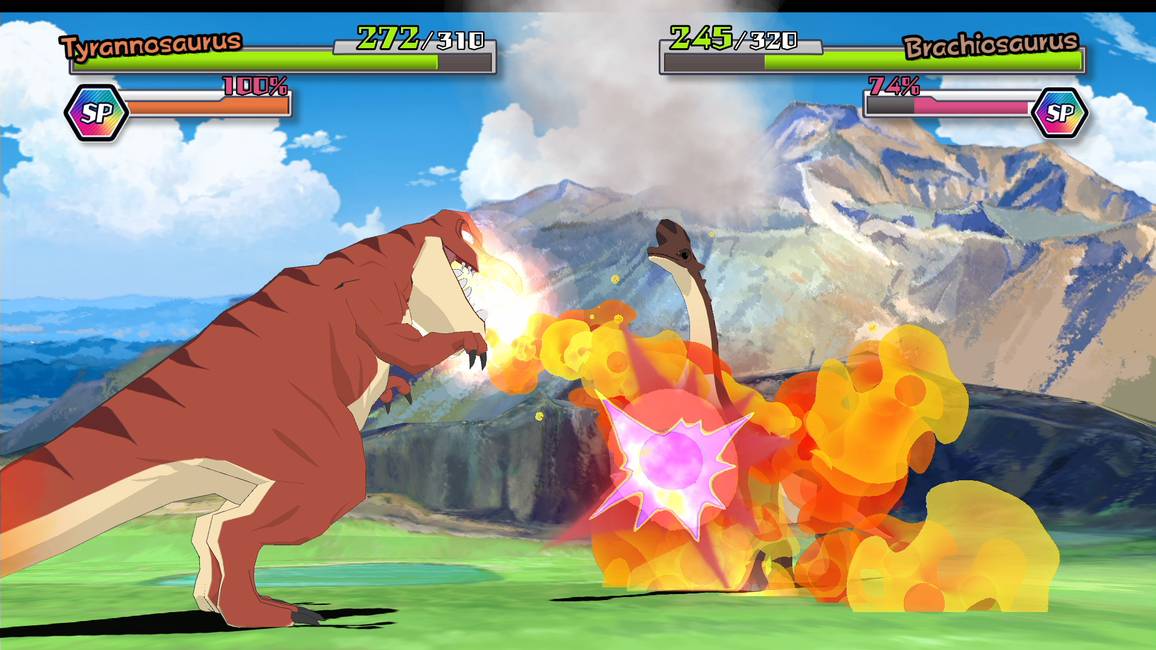Image resolution: width=1156 pixels, height=650 pixels.
Task: Activate Tyrannosaurus's SP hexagon icon
Action: (96, 113)
